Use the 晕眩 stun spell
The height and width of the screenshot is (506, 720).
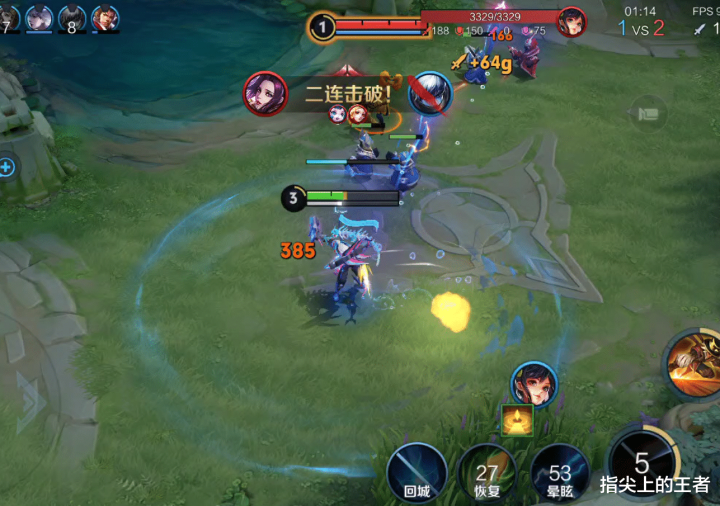coord(560,473)
